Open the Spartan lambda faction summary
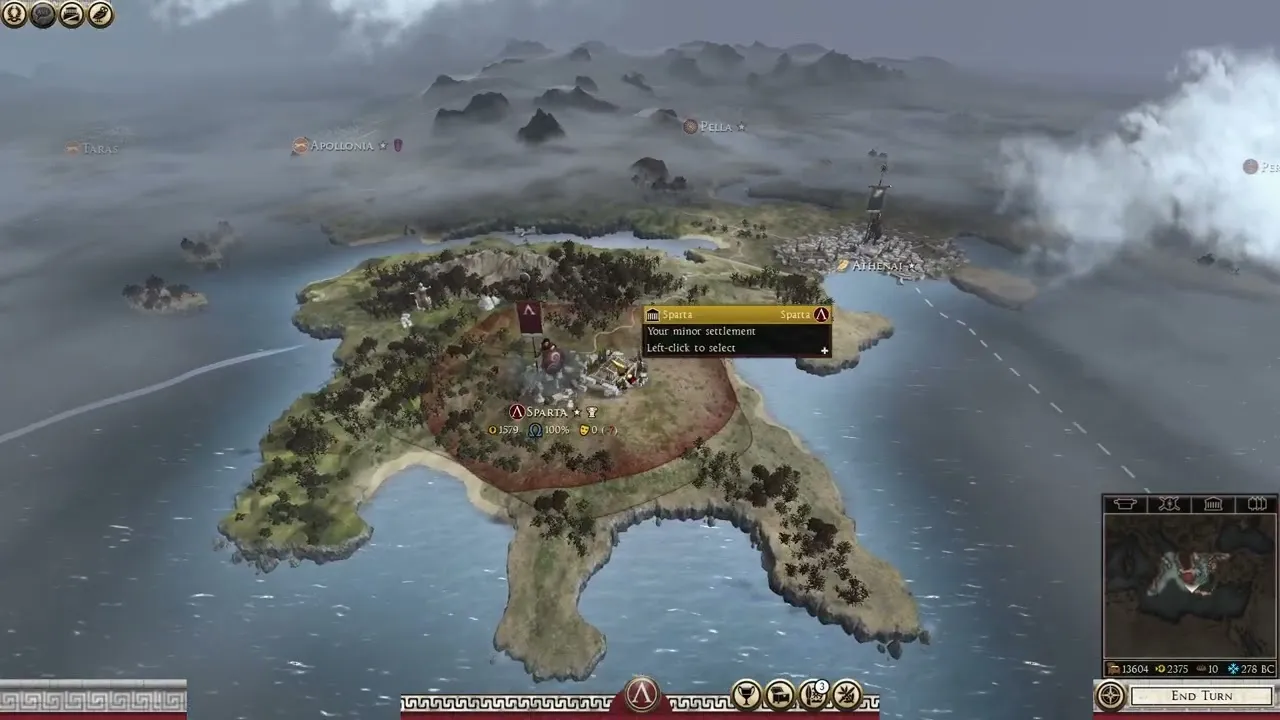Screen dimensions: 1280x720 641,695
